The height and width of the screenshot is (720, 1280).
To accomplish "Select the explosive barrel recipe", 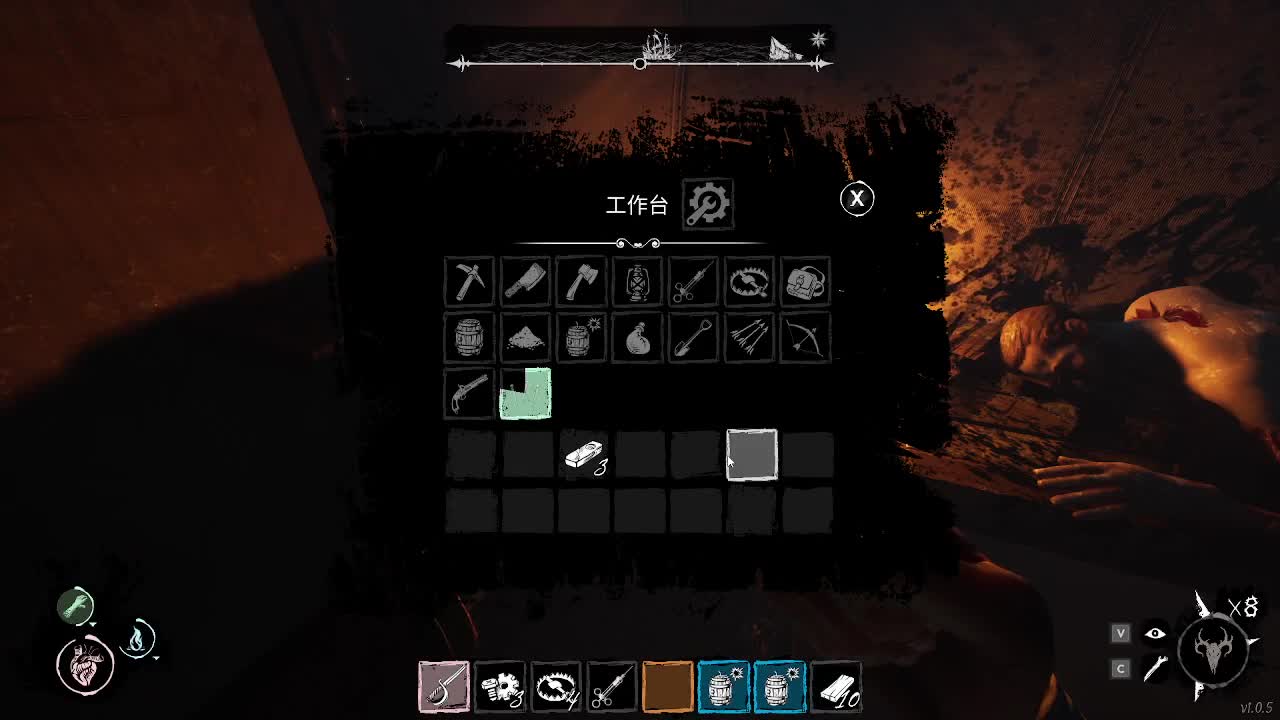I will pyautogui.click(x=581, y=338).
